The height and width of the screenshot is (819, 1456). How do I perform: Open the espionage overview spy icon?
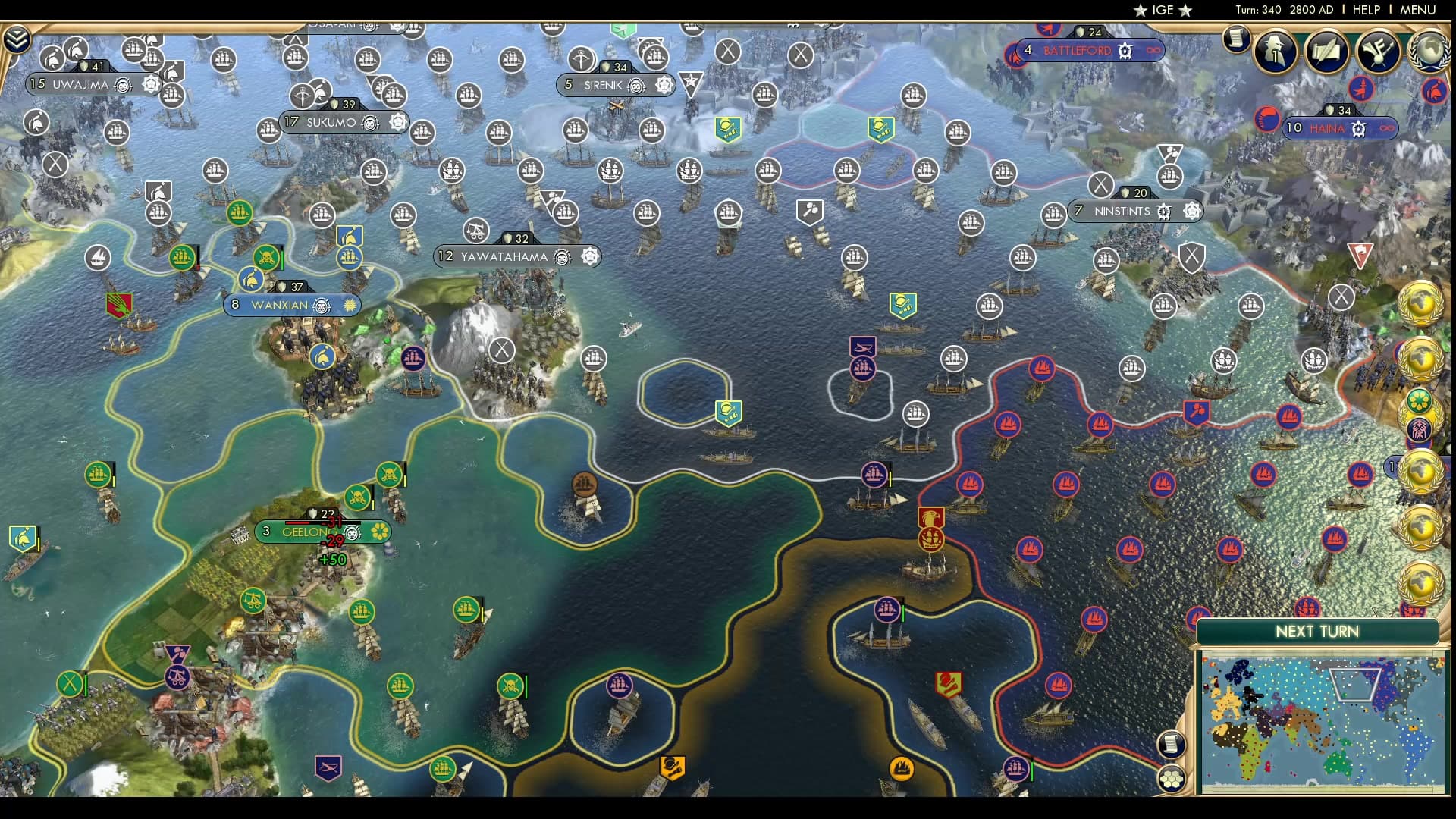coord(1276,52)
